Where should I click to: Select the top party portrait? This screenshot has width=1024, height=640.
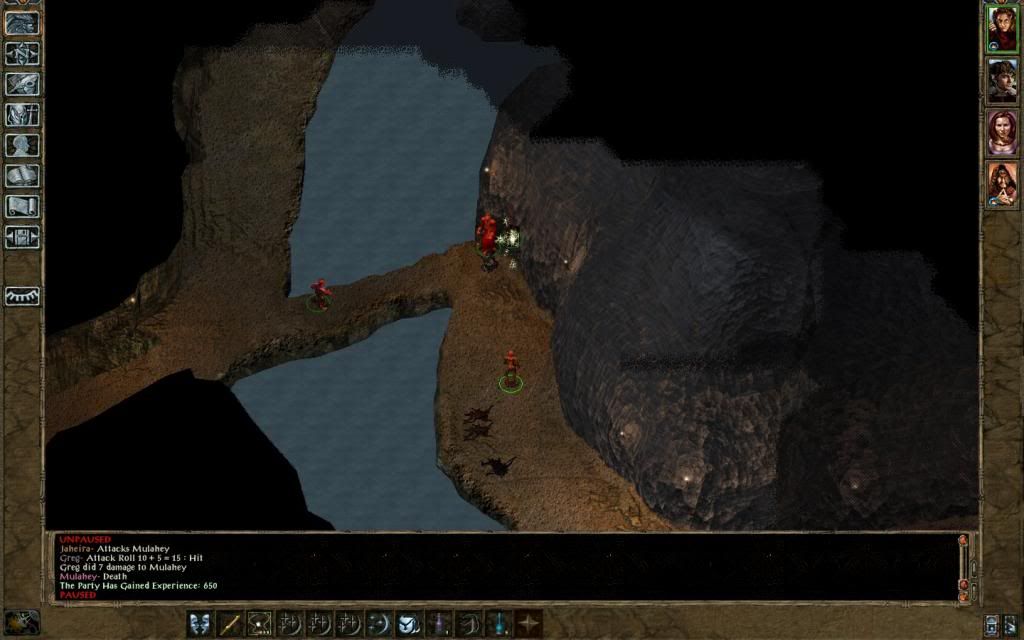pos(1002,28)
